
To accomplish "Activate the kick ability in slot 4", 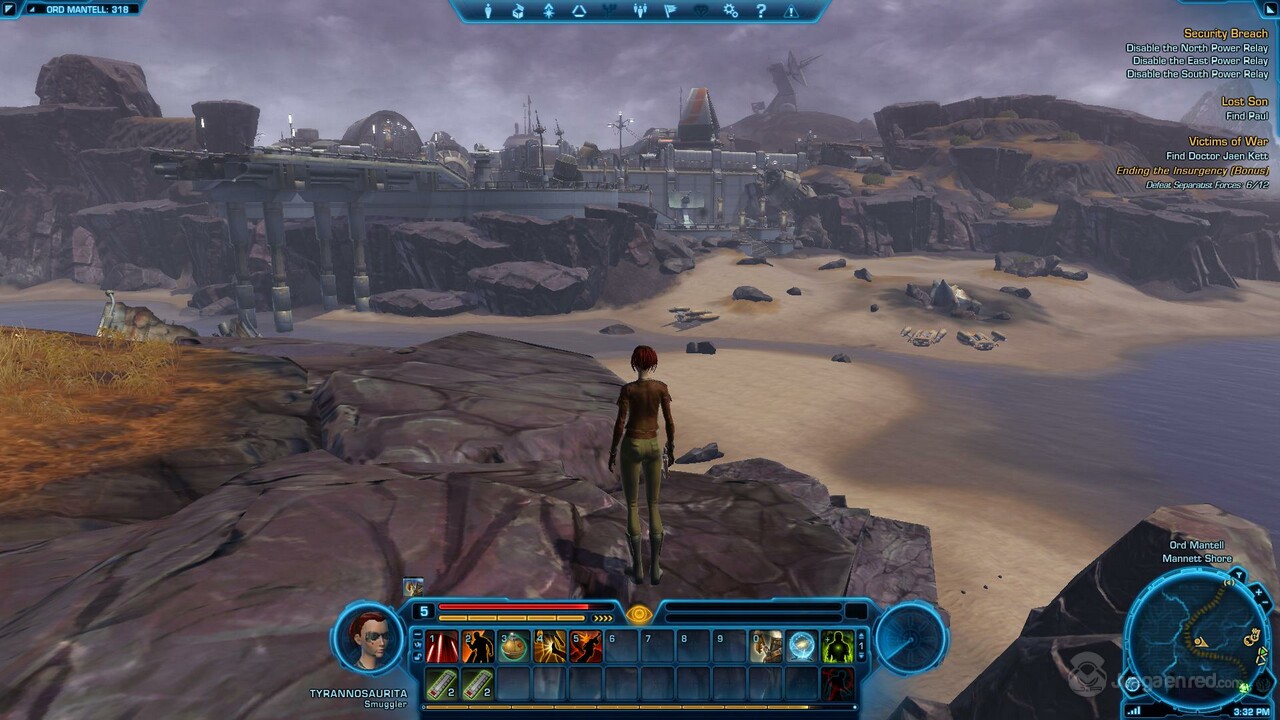I will coord(550,646).
